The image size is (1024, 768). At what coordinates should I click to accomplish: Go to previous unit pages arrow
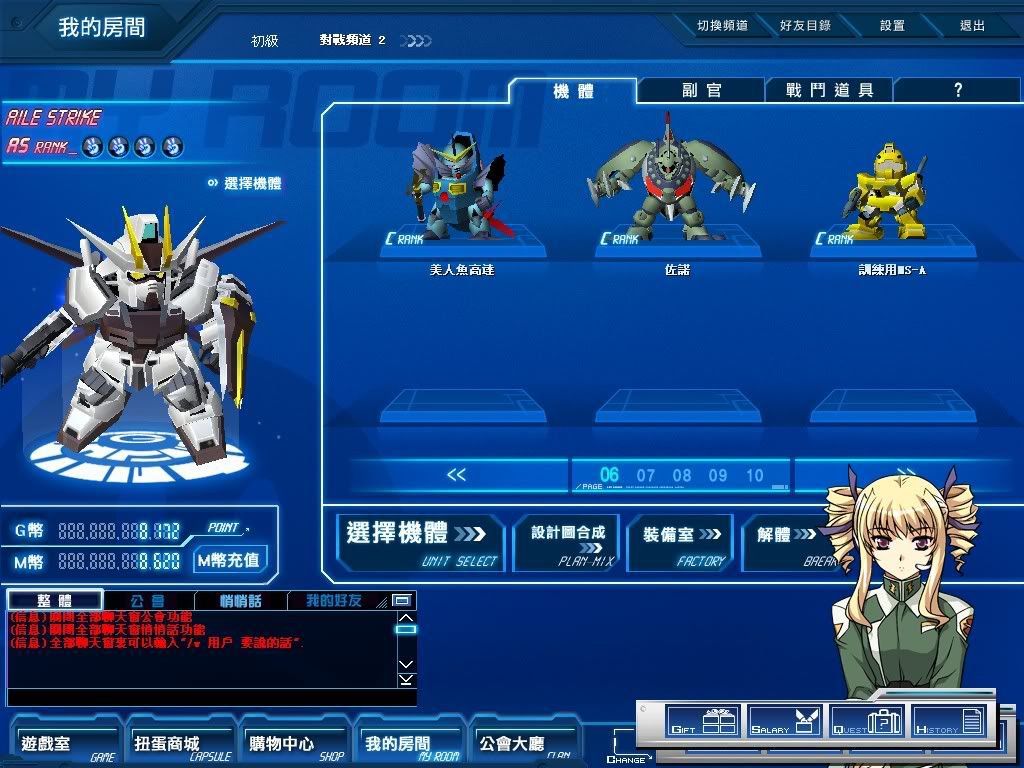pos(456,475)
